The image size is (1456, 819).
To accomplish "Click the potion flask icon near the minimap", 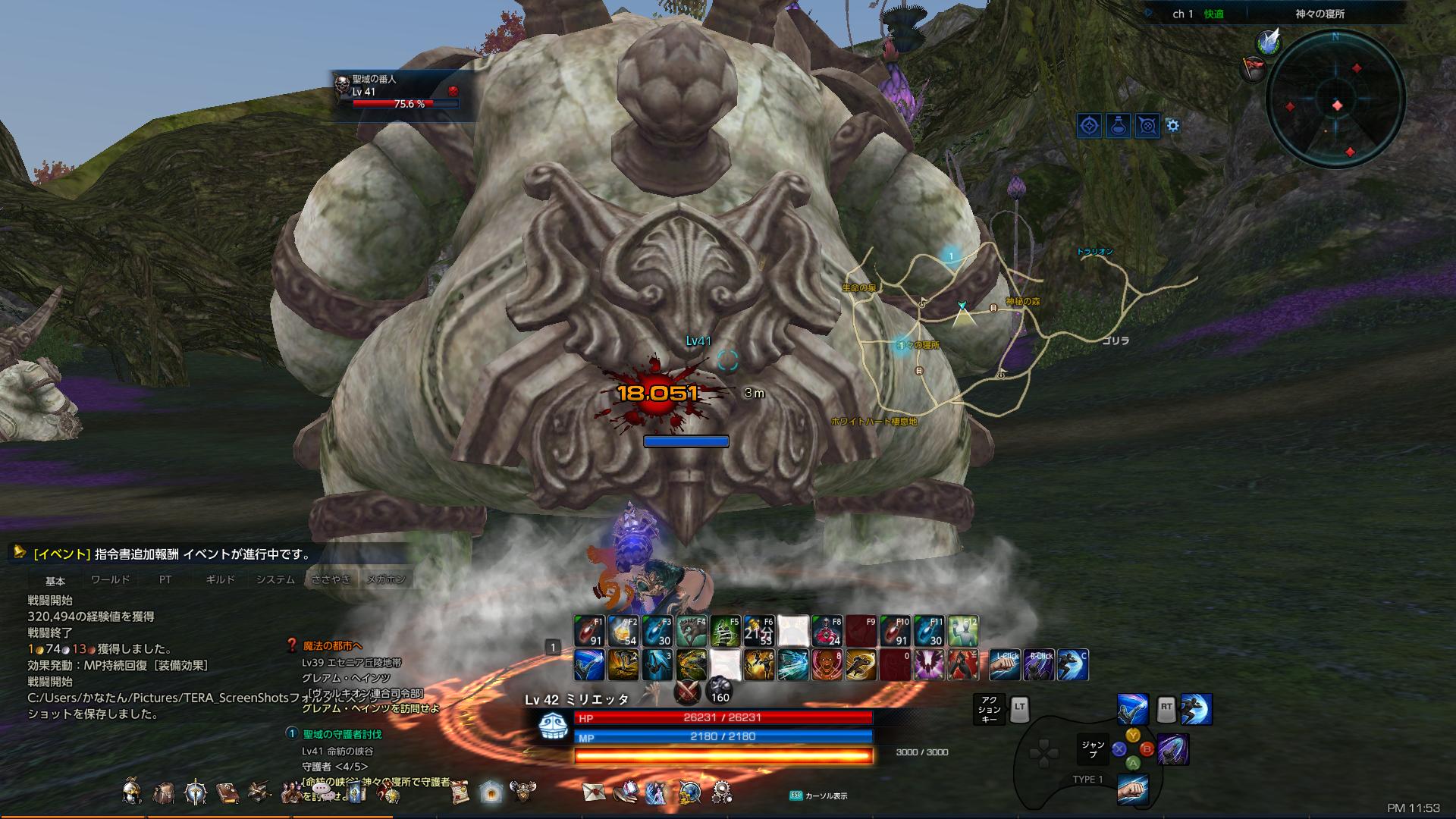I will (x=1119, y=127).
